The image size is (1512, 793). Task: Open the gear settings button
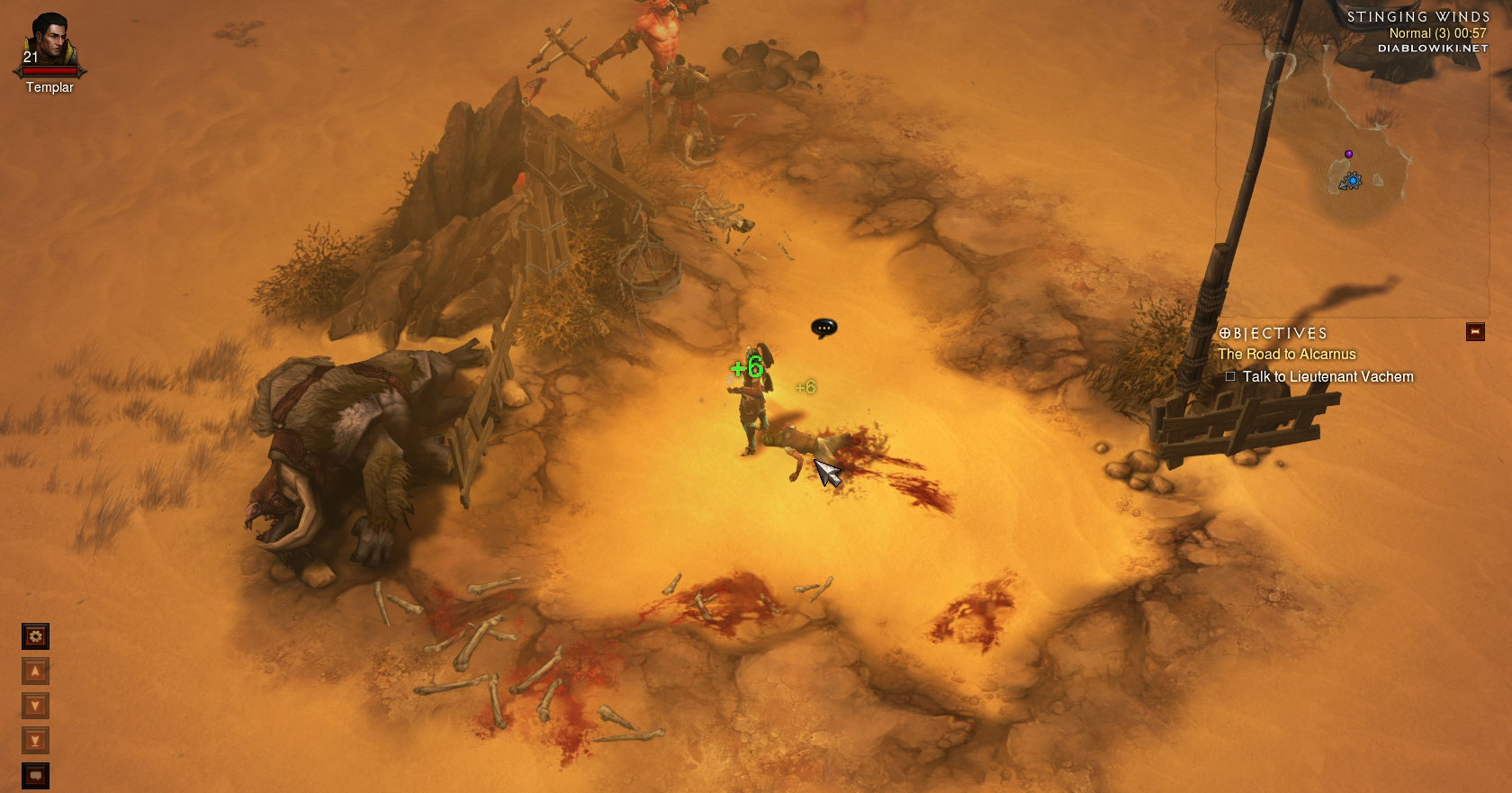(35, 636)
